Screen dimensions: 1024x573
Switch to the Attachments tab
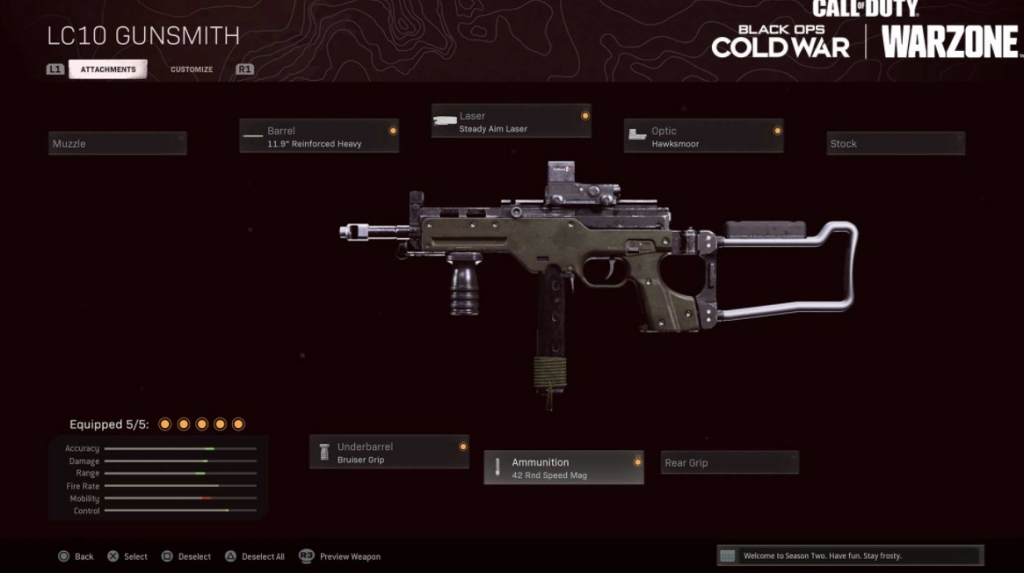click(x=108, y=69)
